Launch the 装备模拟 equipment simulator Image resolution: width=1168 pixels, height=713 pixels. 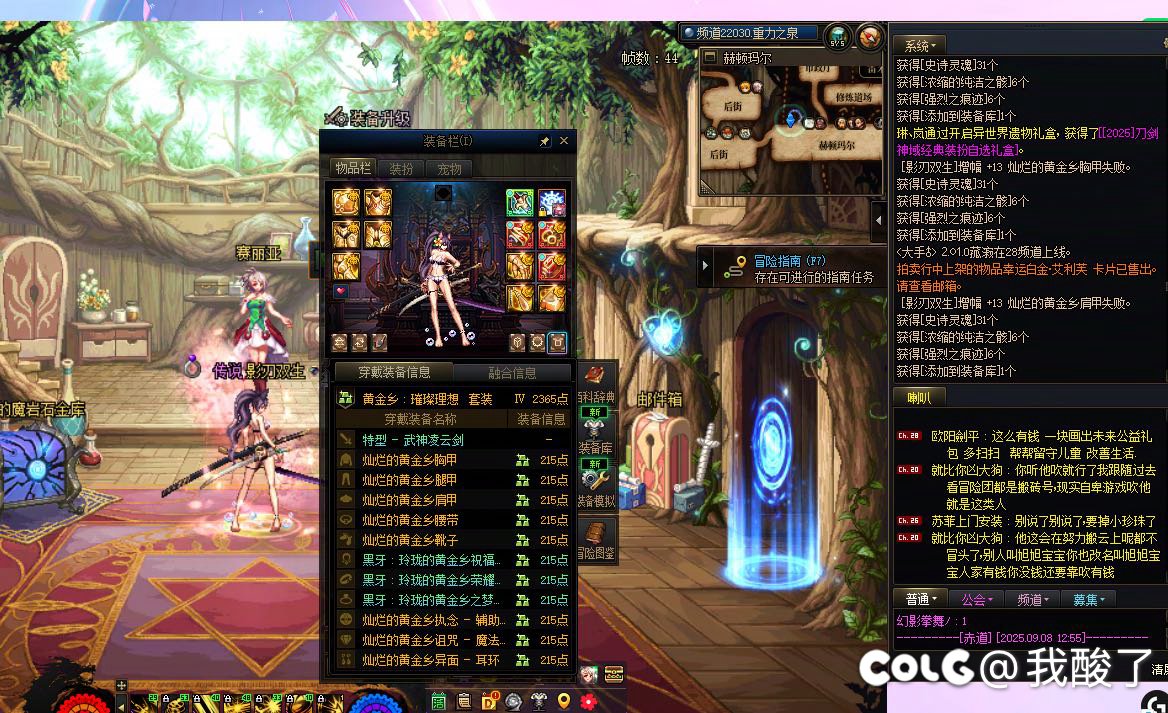[x=597, y=488]
